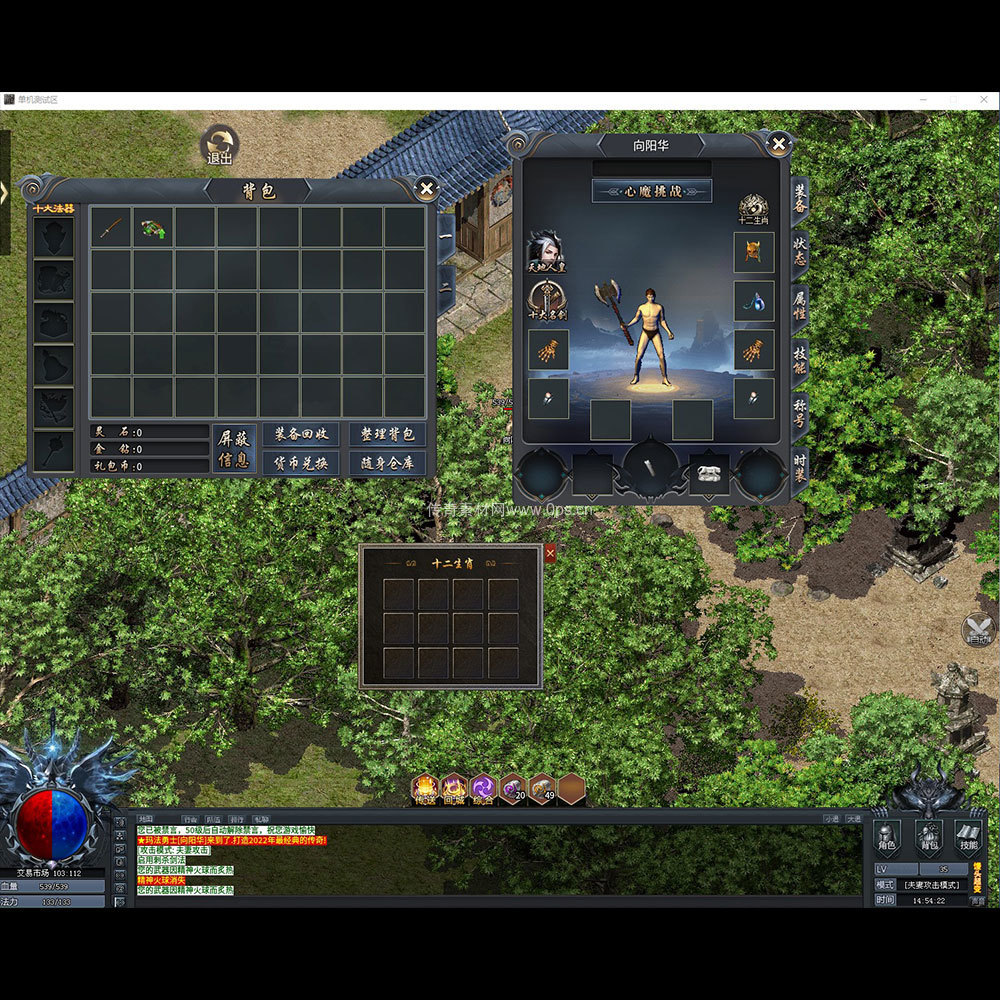1000x1000 pixels.
Task: Click the 装备回收 equipment recycle button
Action: pos(301,434)
